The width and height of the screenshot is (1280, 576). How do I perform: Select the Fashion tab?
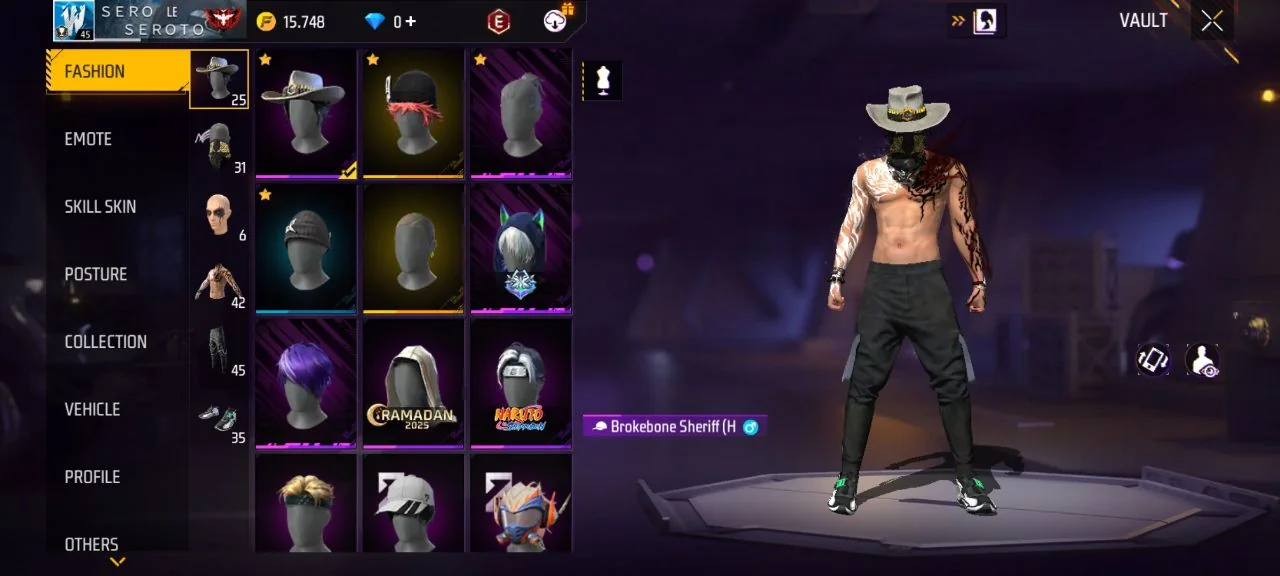click(x=95, y=72)
